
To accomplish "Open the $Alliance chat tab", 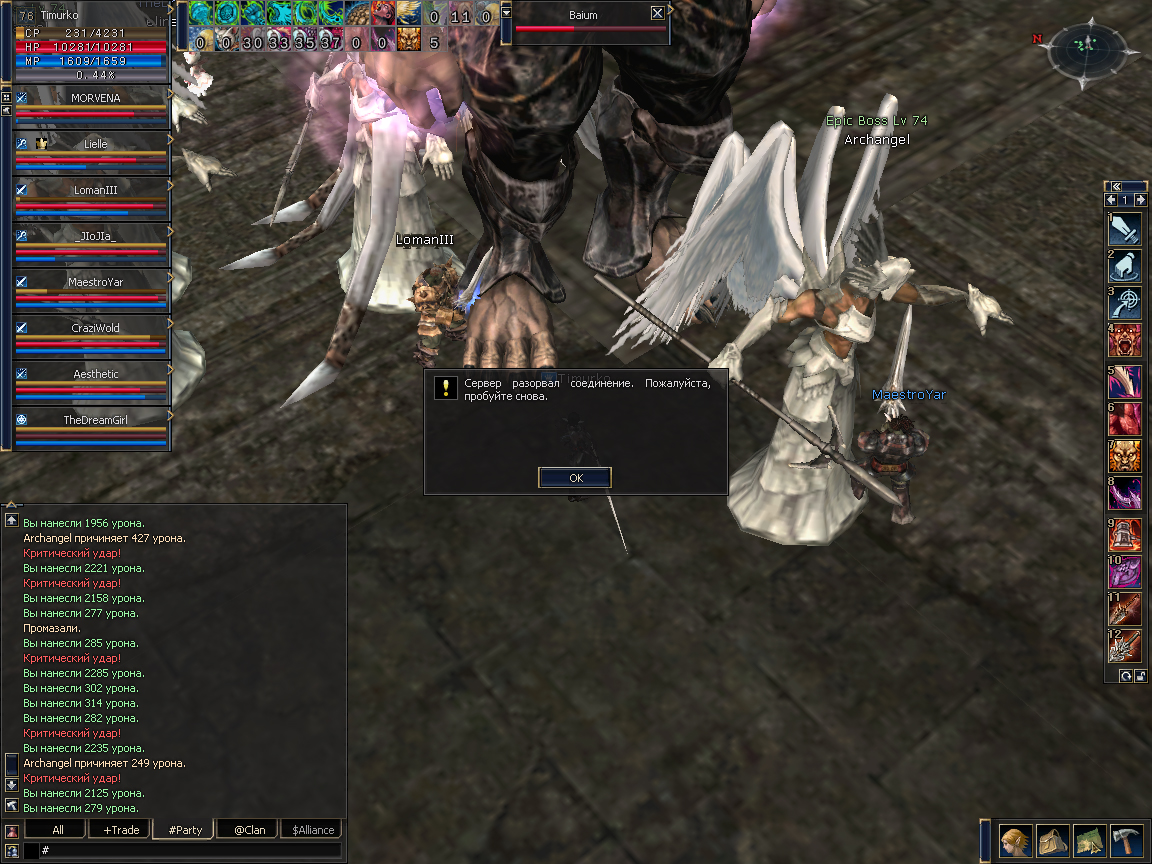I will coord(313,830).
